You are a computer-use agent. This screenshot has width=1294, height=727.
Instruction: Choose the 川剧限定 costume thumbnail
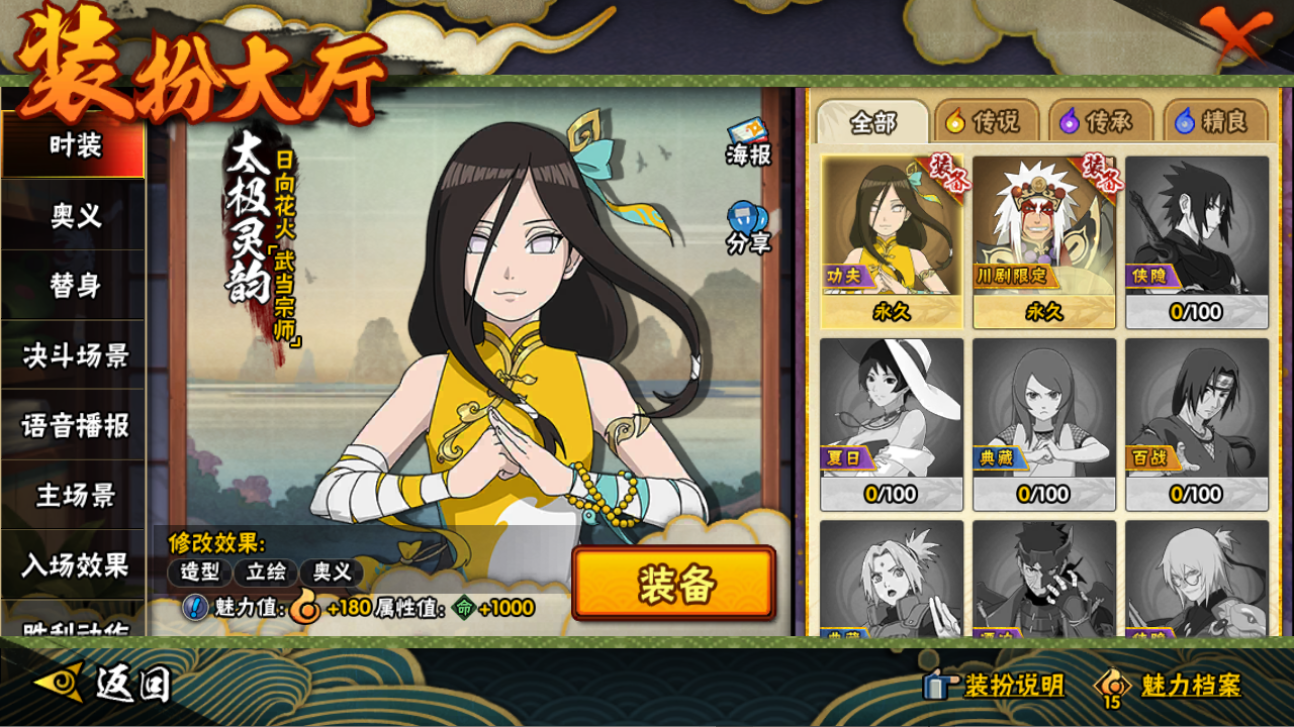click(1044, 242)
